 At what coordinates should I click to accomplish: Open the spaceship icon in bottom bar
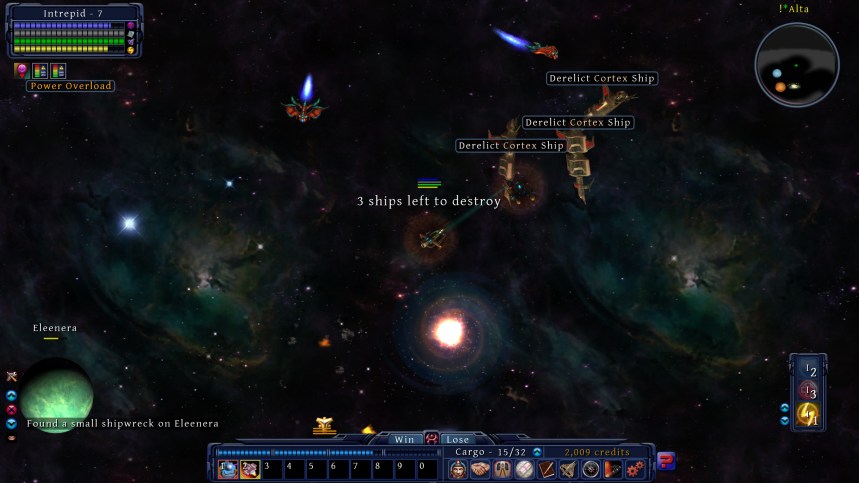point(569,469)
